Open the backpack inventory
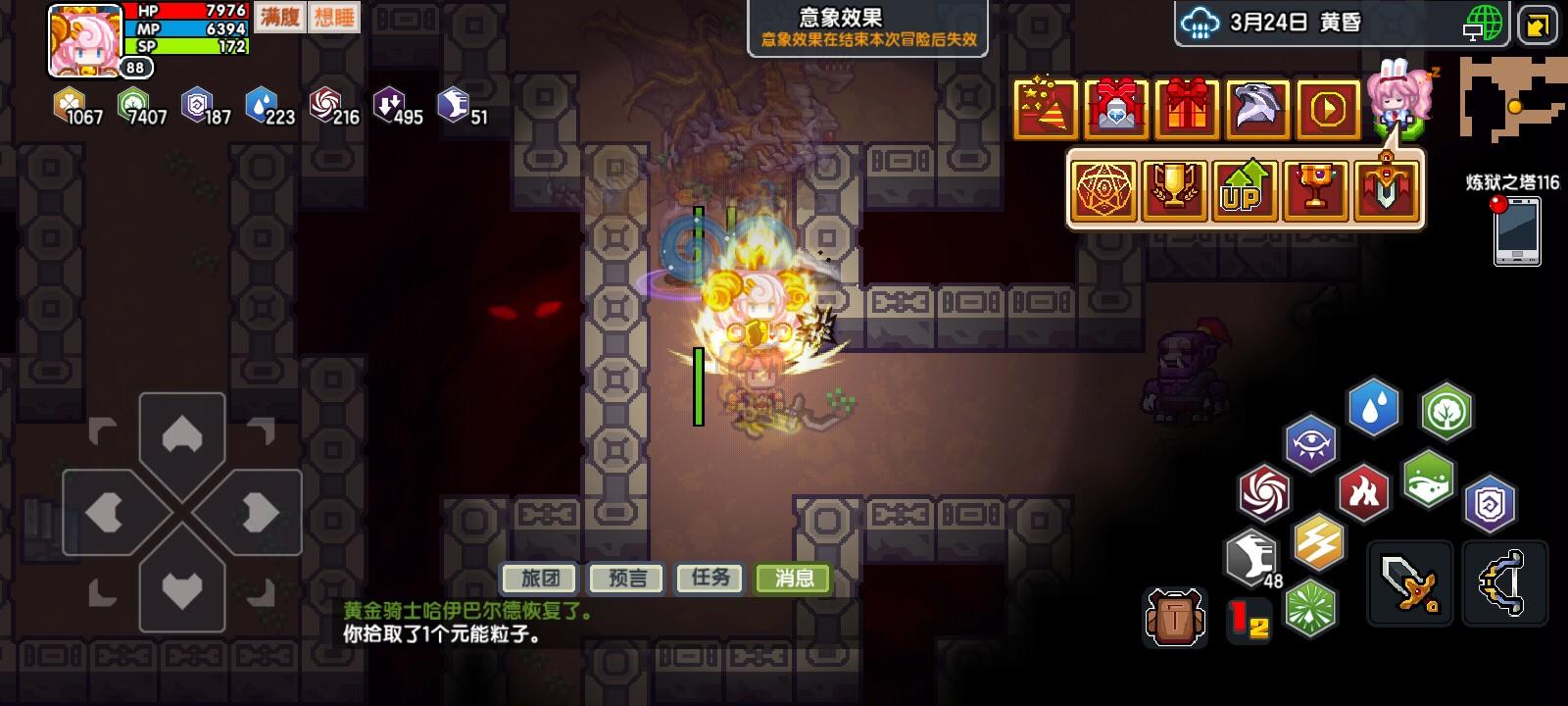 (1175, 618)
